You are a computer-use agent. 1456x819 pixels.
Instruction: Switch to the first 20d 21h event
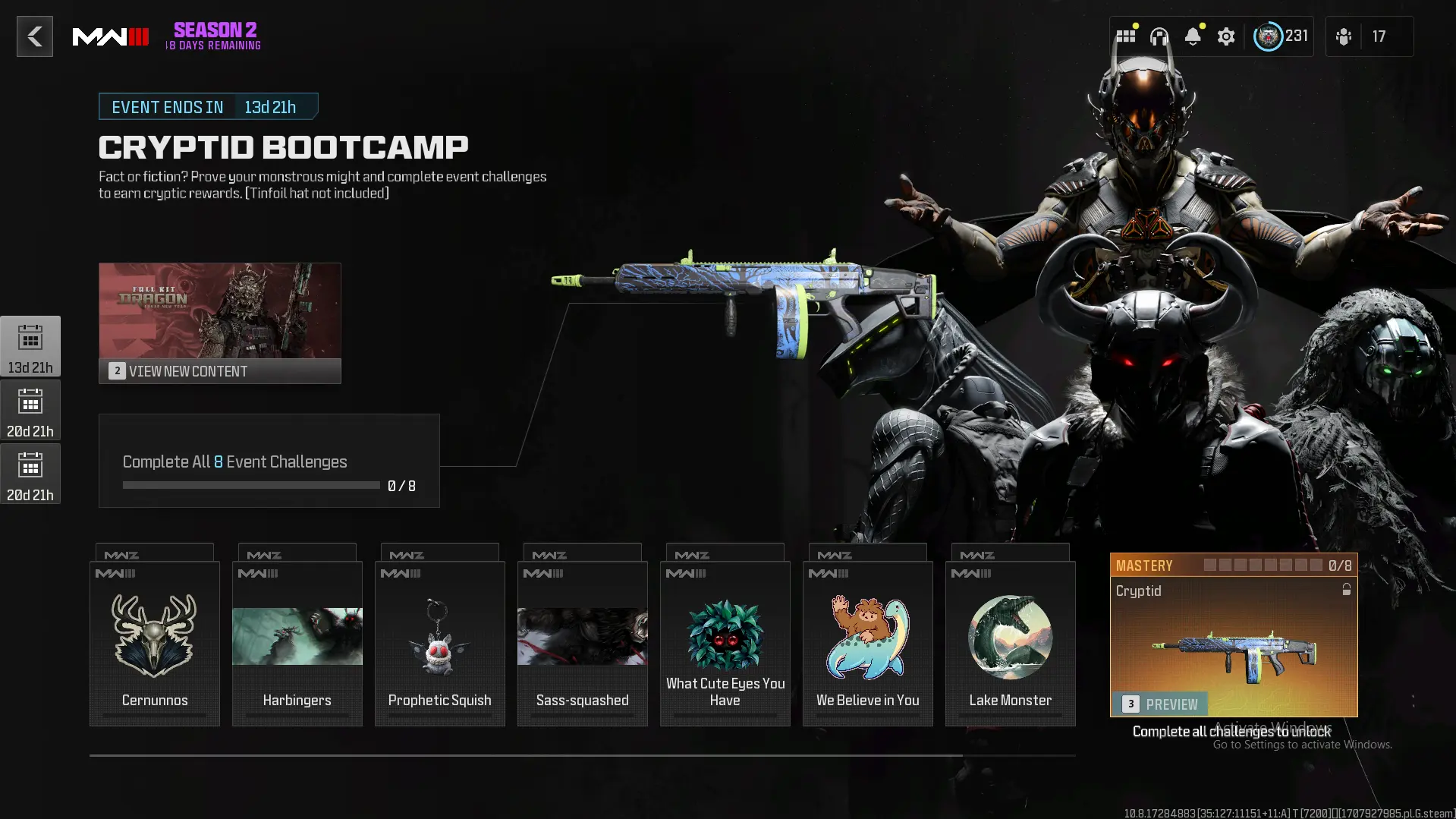(x=30, y=410)
